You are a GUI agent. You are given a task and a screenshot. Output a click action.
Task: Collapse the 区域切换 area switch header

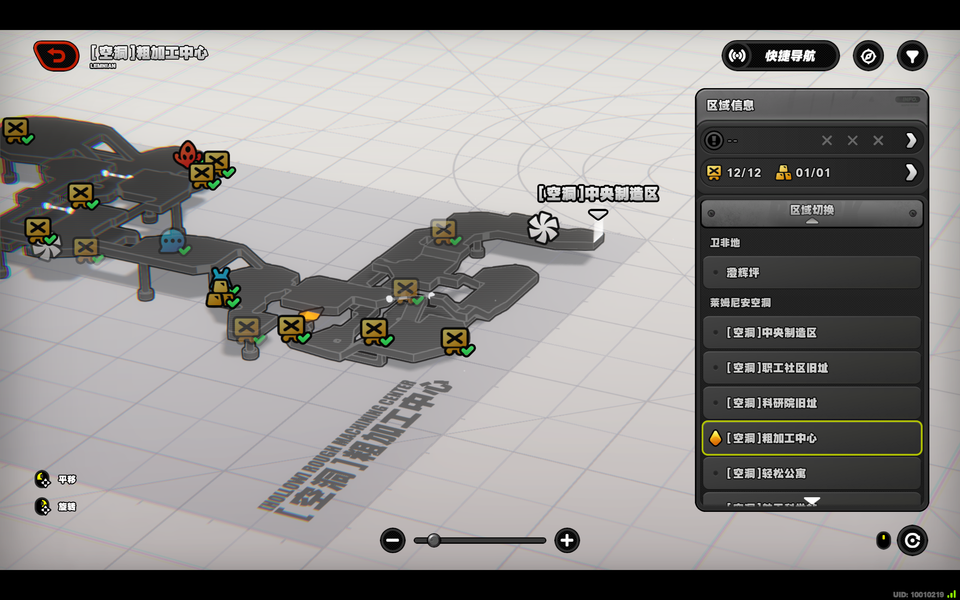[x=811, y=212]
